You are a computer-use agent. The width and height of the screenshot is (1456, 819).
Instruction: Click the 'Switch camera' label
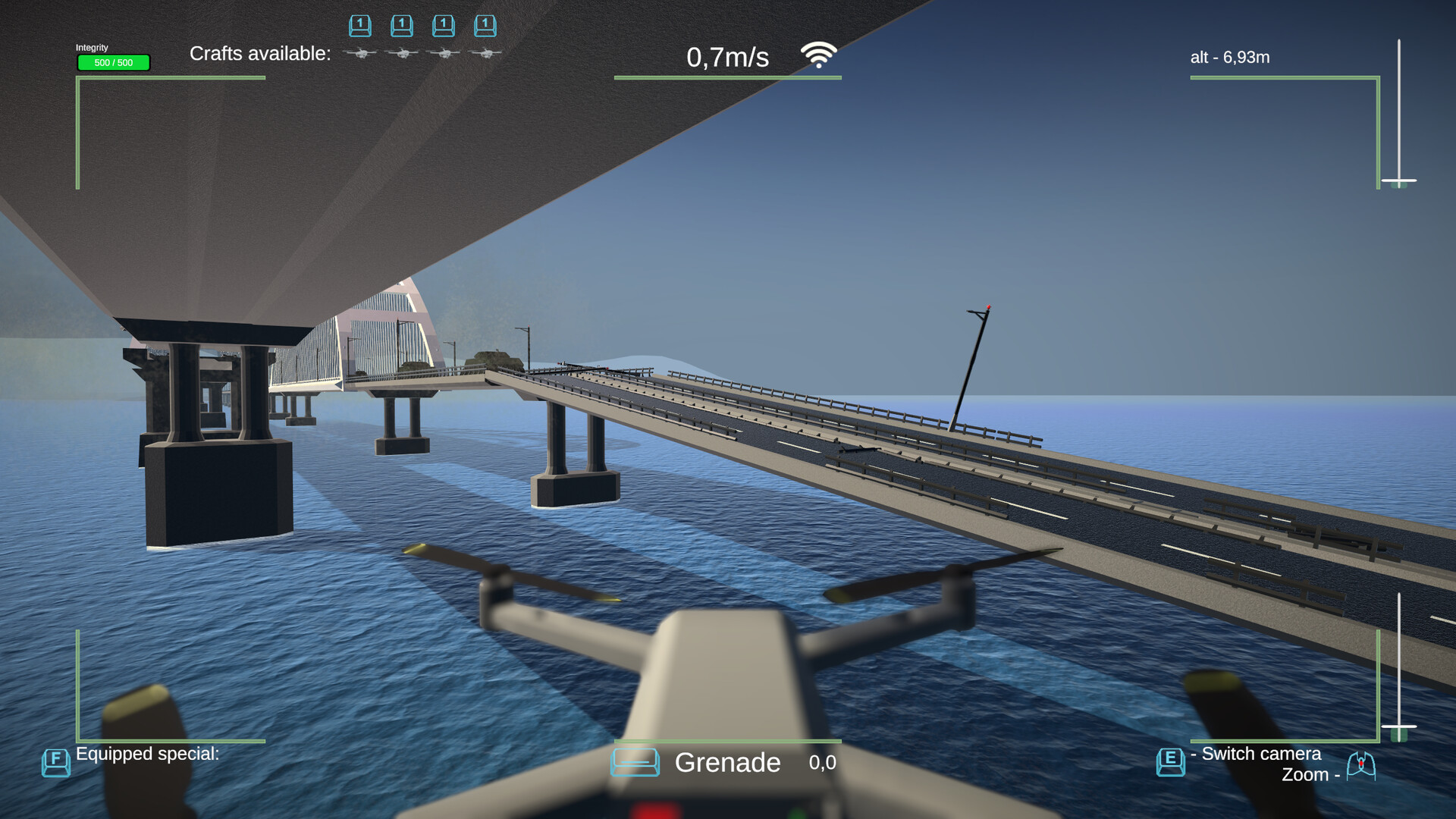1255,754
